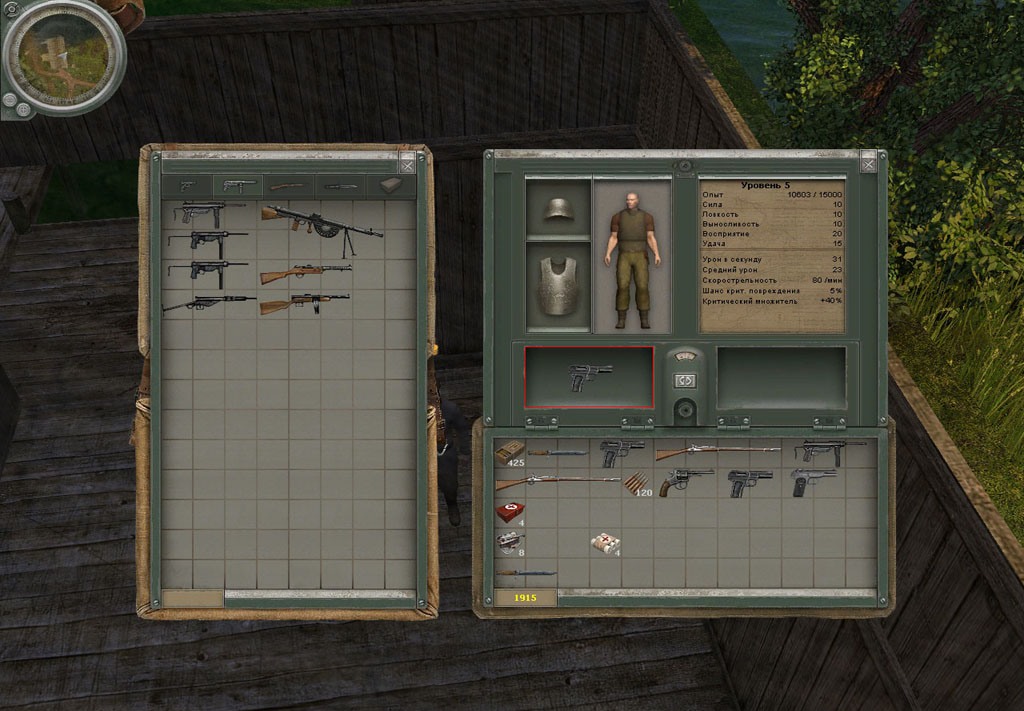Select the equipped body armor slot
This screenshot has width=1024, height=711.
coord(557,286)
